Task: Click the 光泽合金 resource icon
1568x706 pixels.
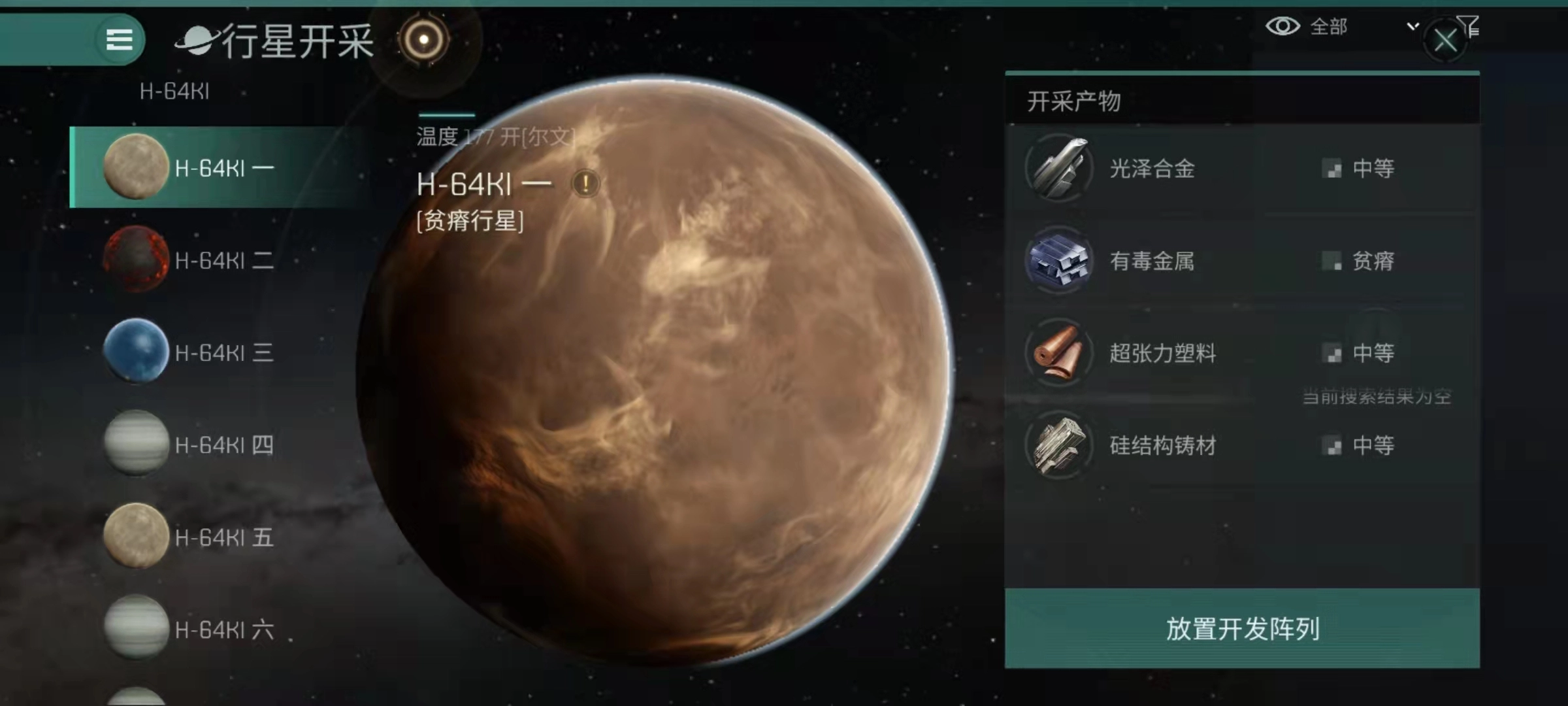Action: pos(1058,168)
